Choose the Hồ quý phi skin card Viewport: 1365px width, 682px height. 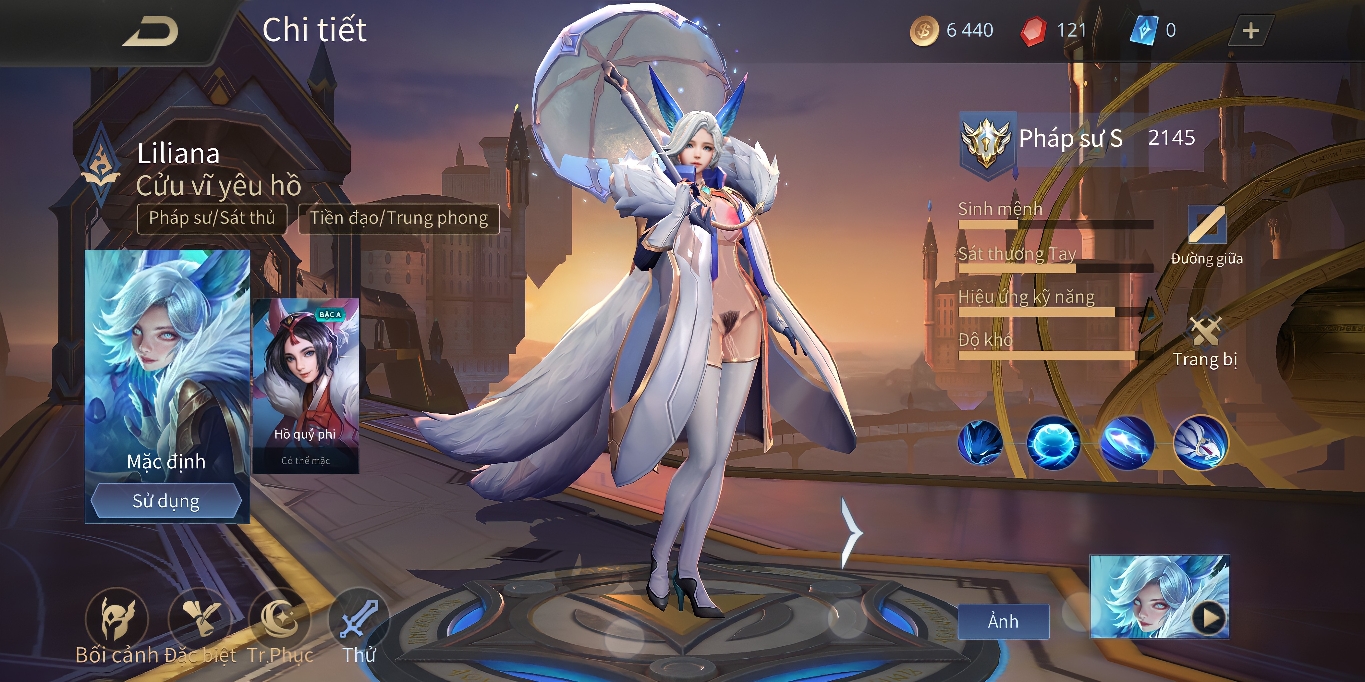pos(305,385)
